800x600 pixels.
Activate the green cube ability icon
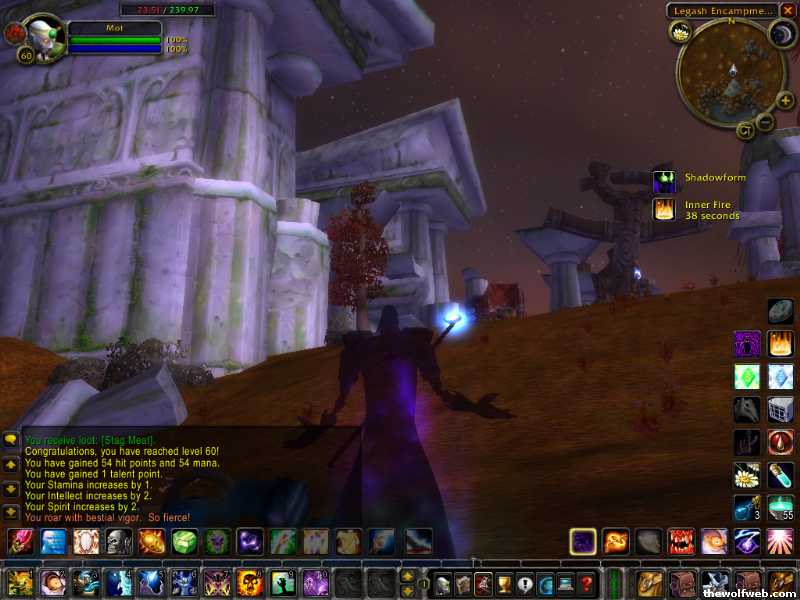coord(185,542)
